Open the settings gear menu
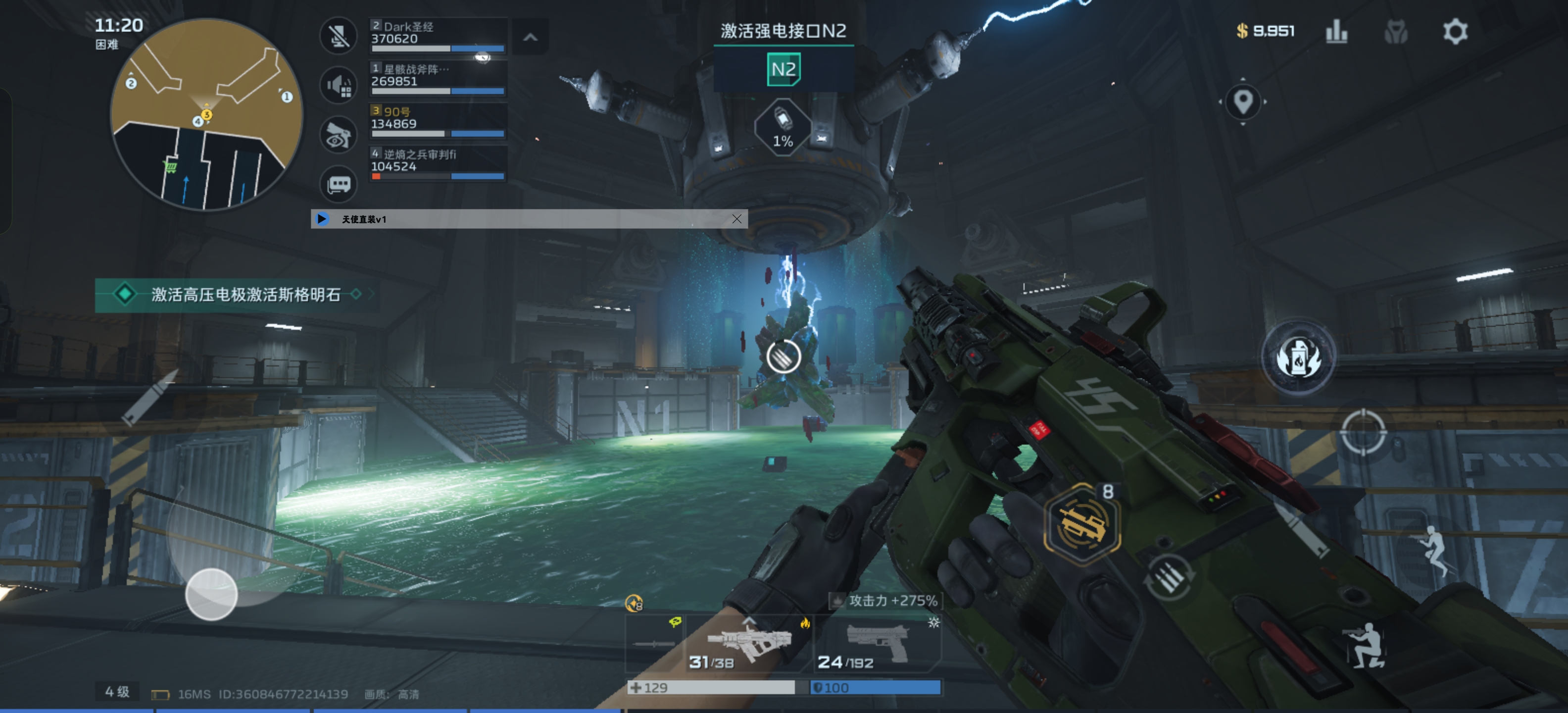Screen dimensions: 1568x713 click(x=1455, y=31)
